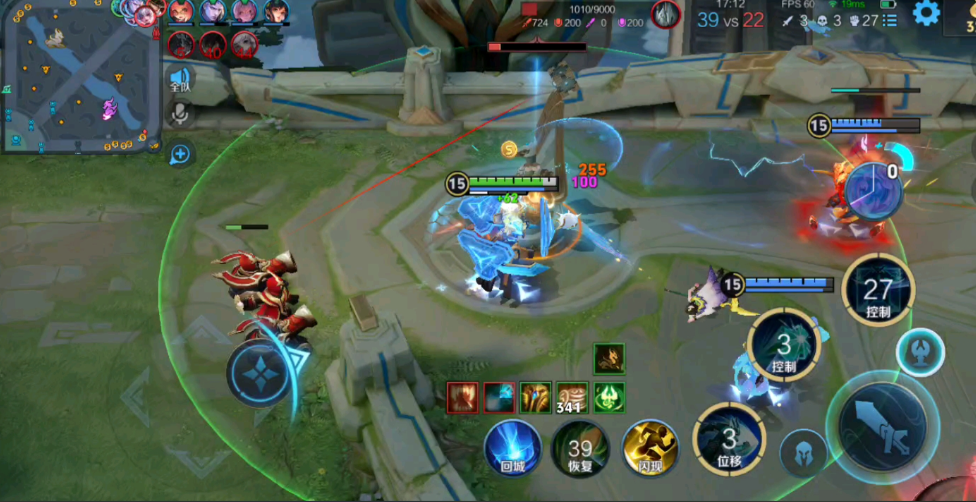
Task: Cast the 控制 skill showing 3
Action: point(783,346)
